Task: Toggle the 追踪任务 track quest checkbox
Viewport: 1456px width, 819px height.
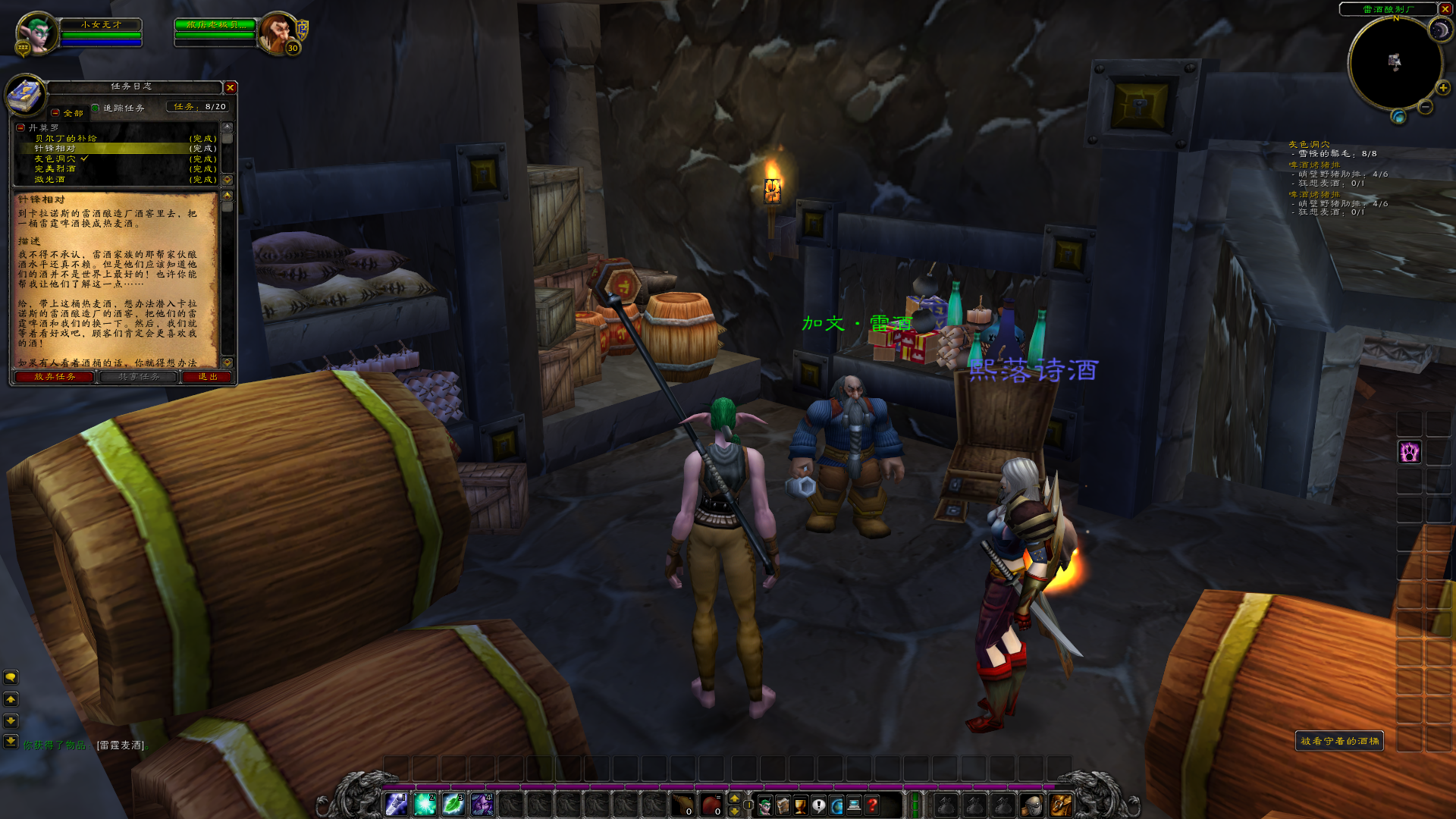Action: pos(96,108)
